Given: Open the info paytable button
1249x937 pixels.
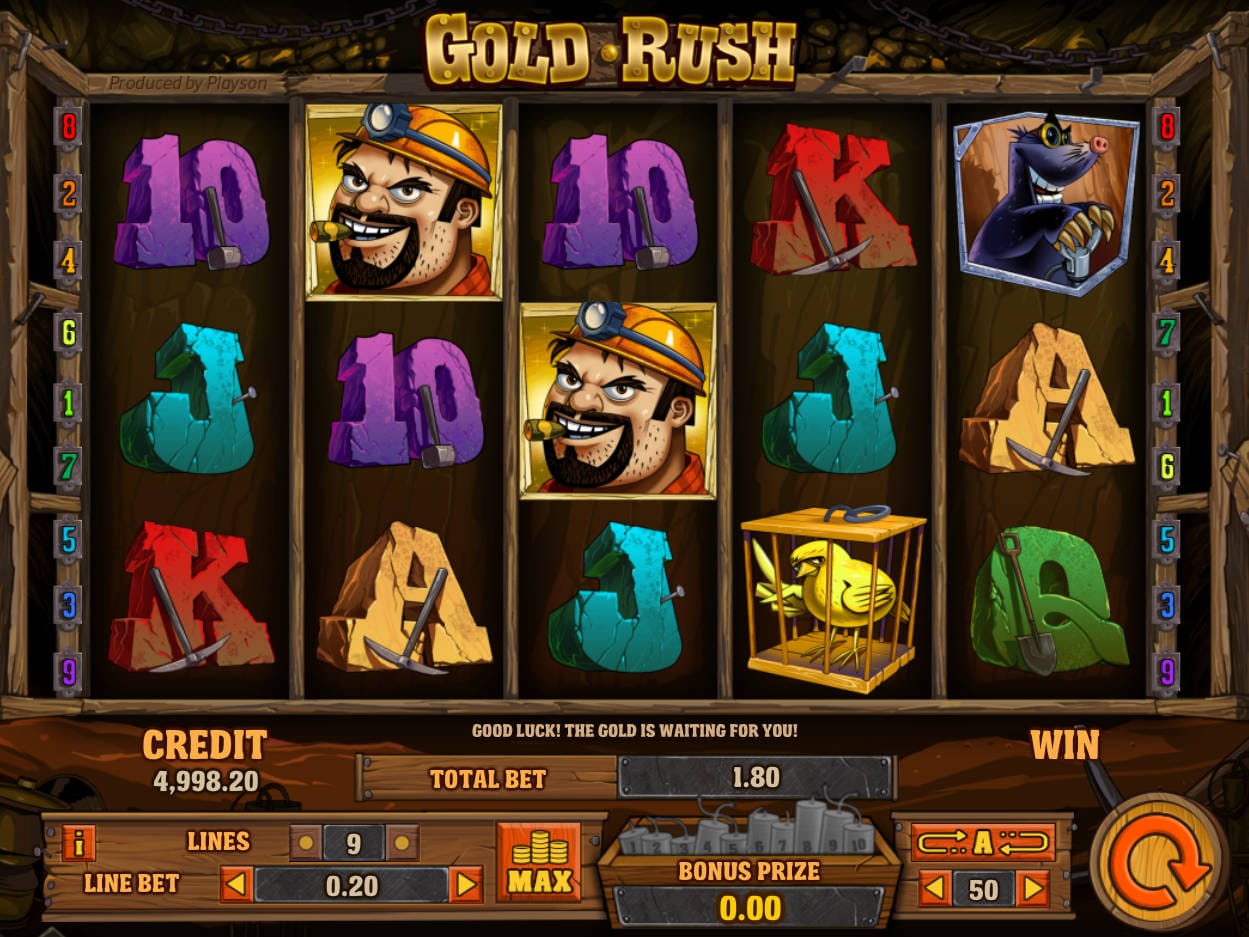Looking at the screenshot, I should [79, 842].
